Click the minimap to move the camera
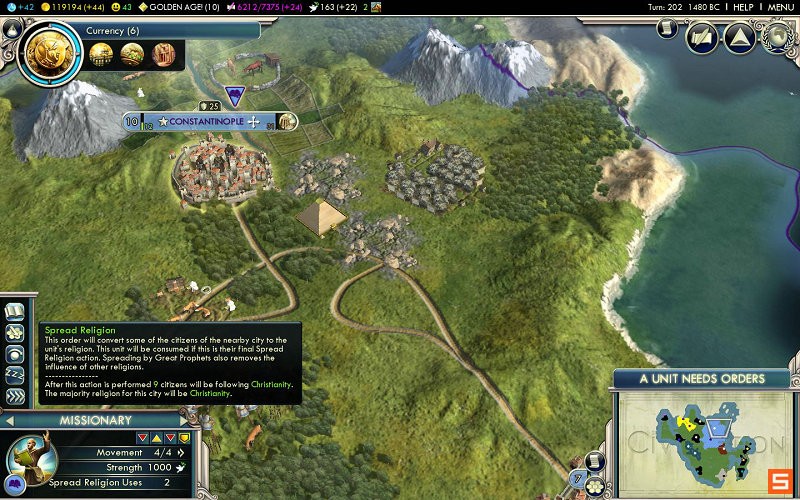The image size is (800, 500). (x=700, y=440)
